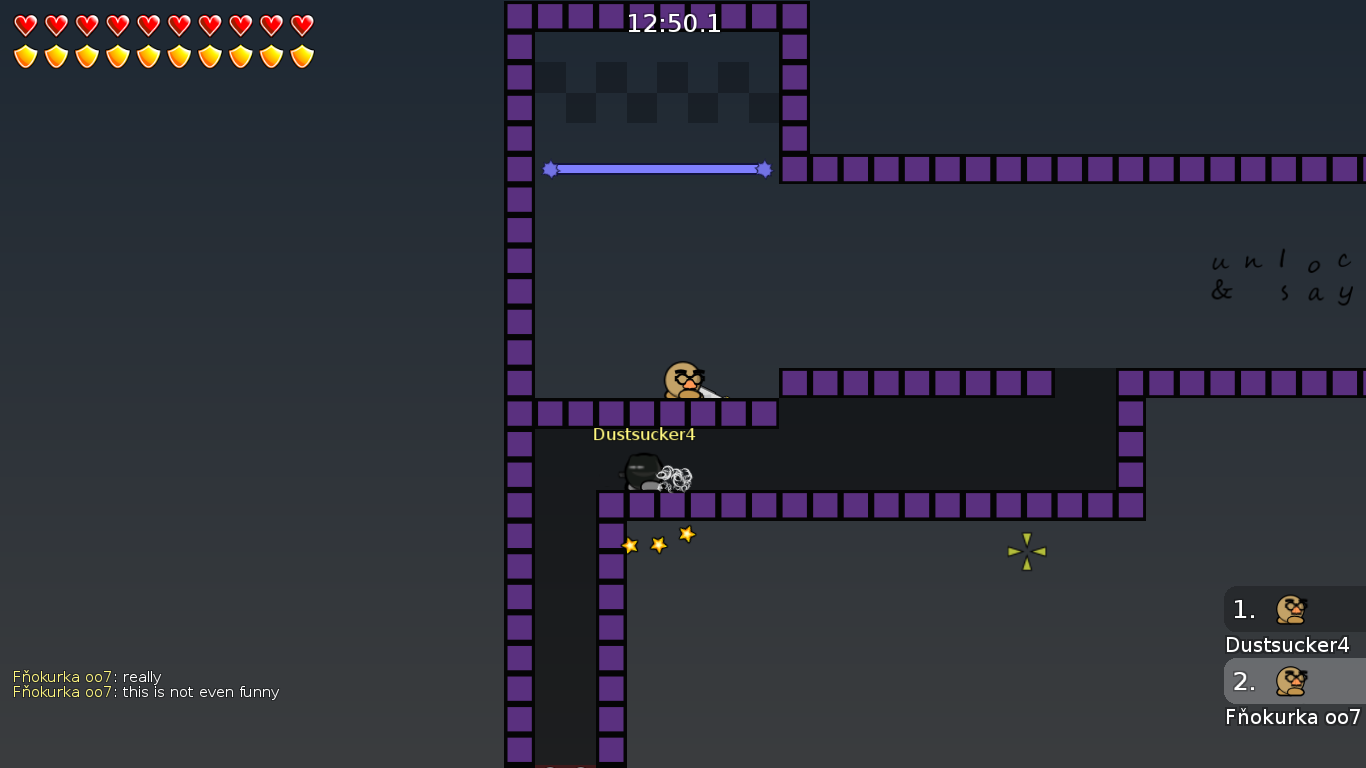Collect the largest star pickup below the platform
The width and height of the screenshot is (1366, 768).
coord(686,534)
